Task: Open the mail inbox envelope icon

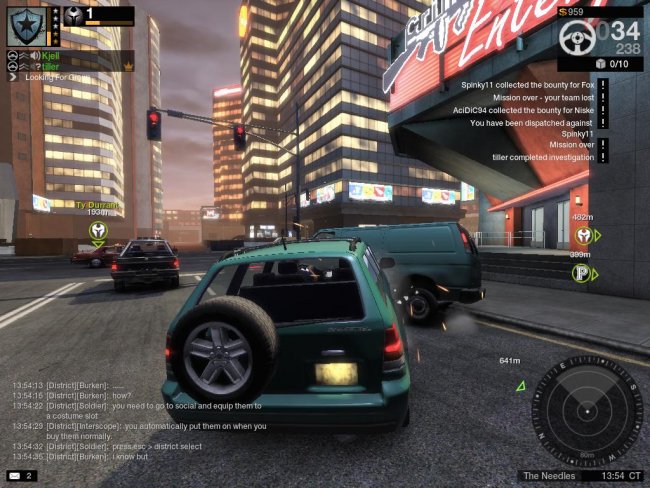Action: [16, 475]
